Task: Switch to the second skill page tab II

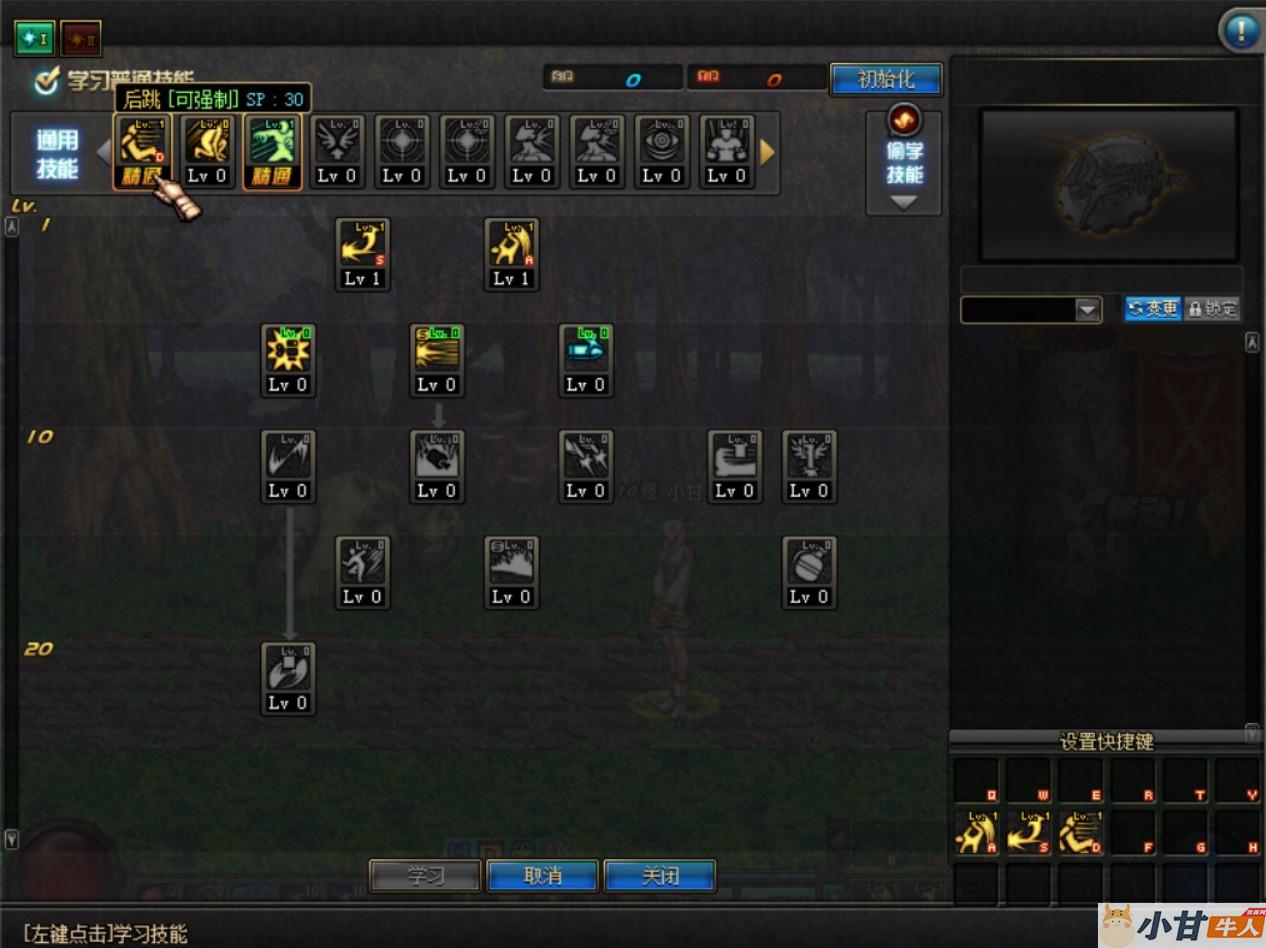Action: tap(80, 38)
